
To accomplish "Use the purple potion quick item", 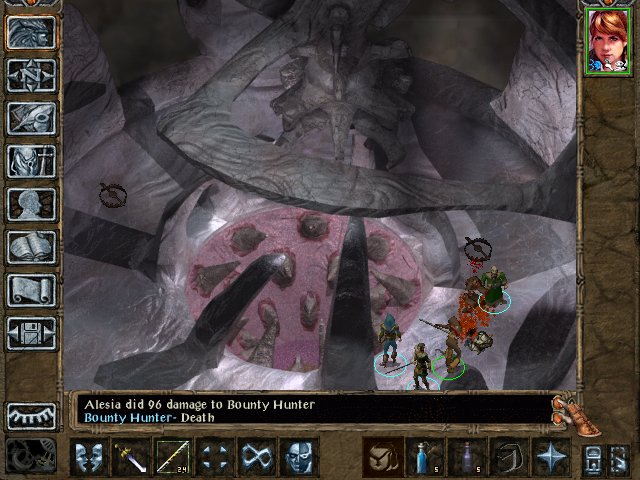I will point(466,458).
